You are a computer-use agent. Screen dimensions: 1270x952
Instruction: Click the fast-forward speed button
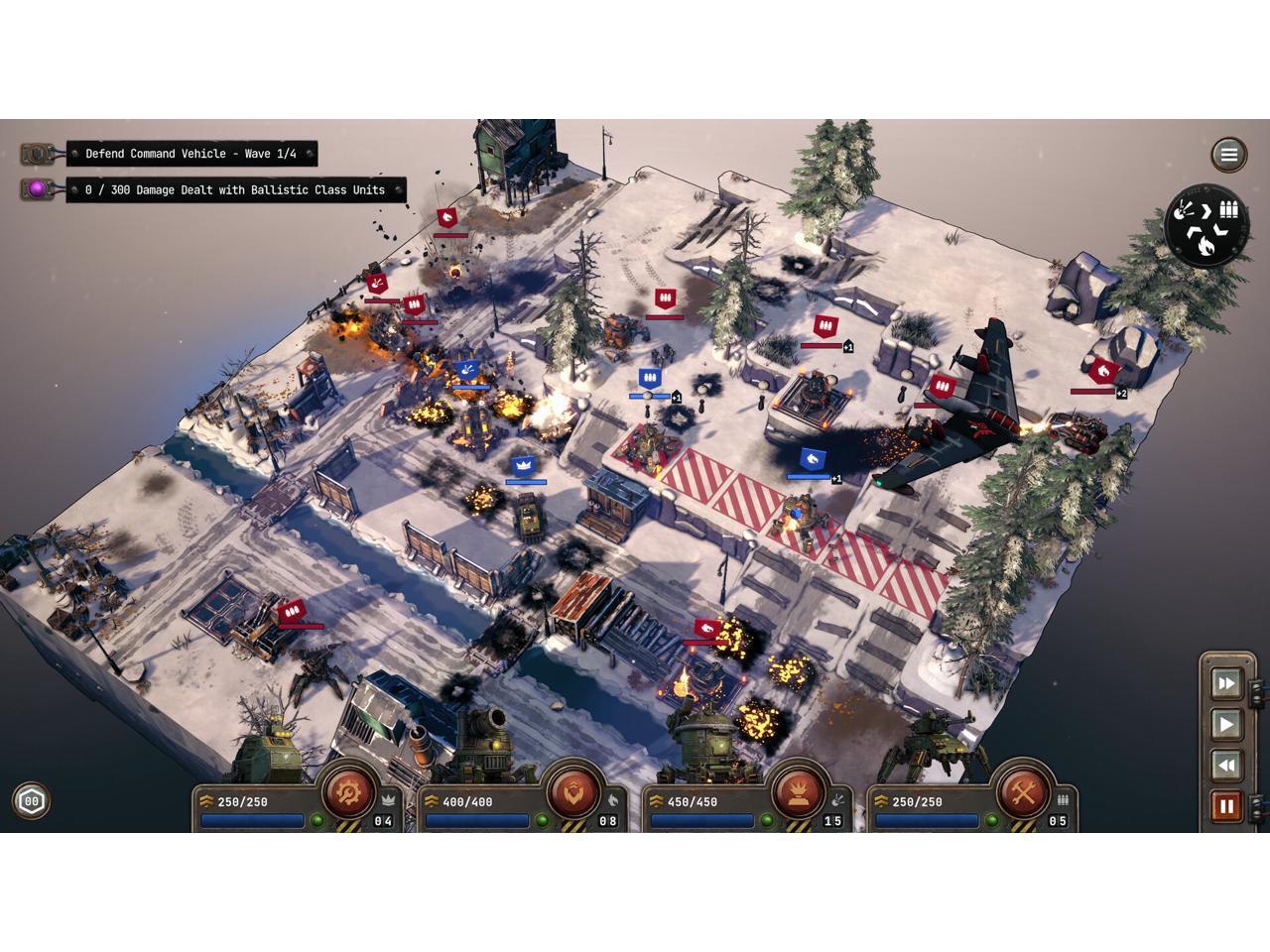(1226, 683)
